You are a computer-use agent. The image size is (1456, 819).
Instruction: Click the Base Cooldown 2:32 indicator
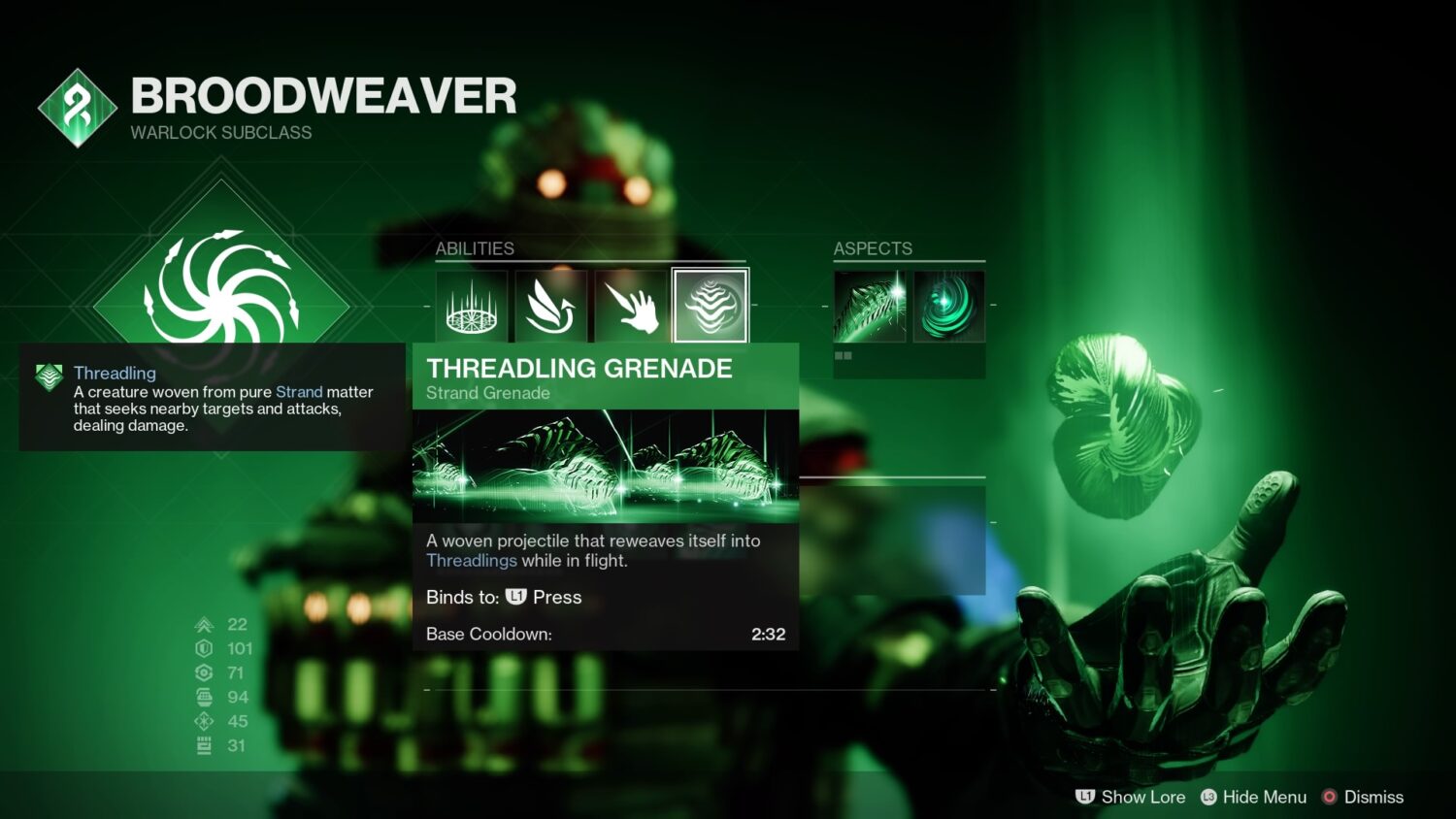click(x=767, y=634)
